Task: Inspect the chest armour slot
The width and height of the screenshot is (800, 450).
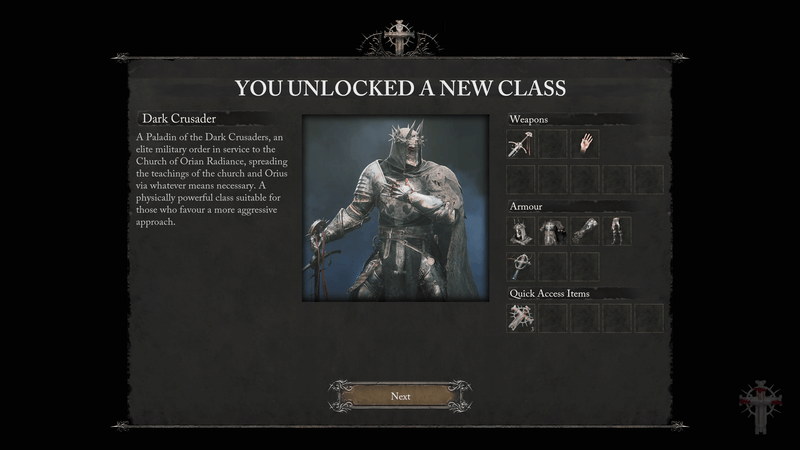Action: pos(553,232)
